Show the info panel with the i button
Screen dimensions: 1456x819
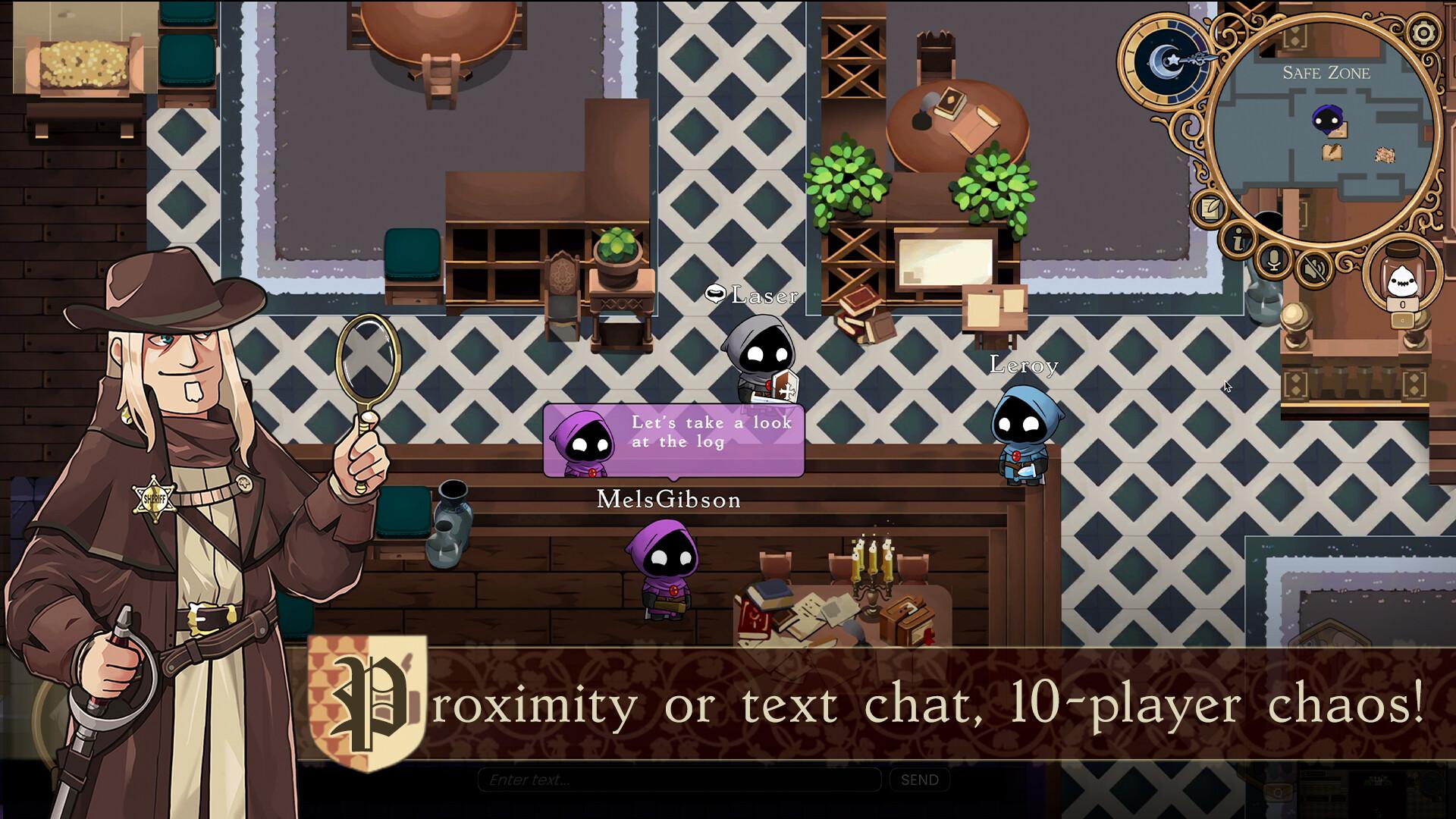(x=1240, y=241)
